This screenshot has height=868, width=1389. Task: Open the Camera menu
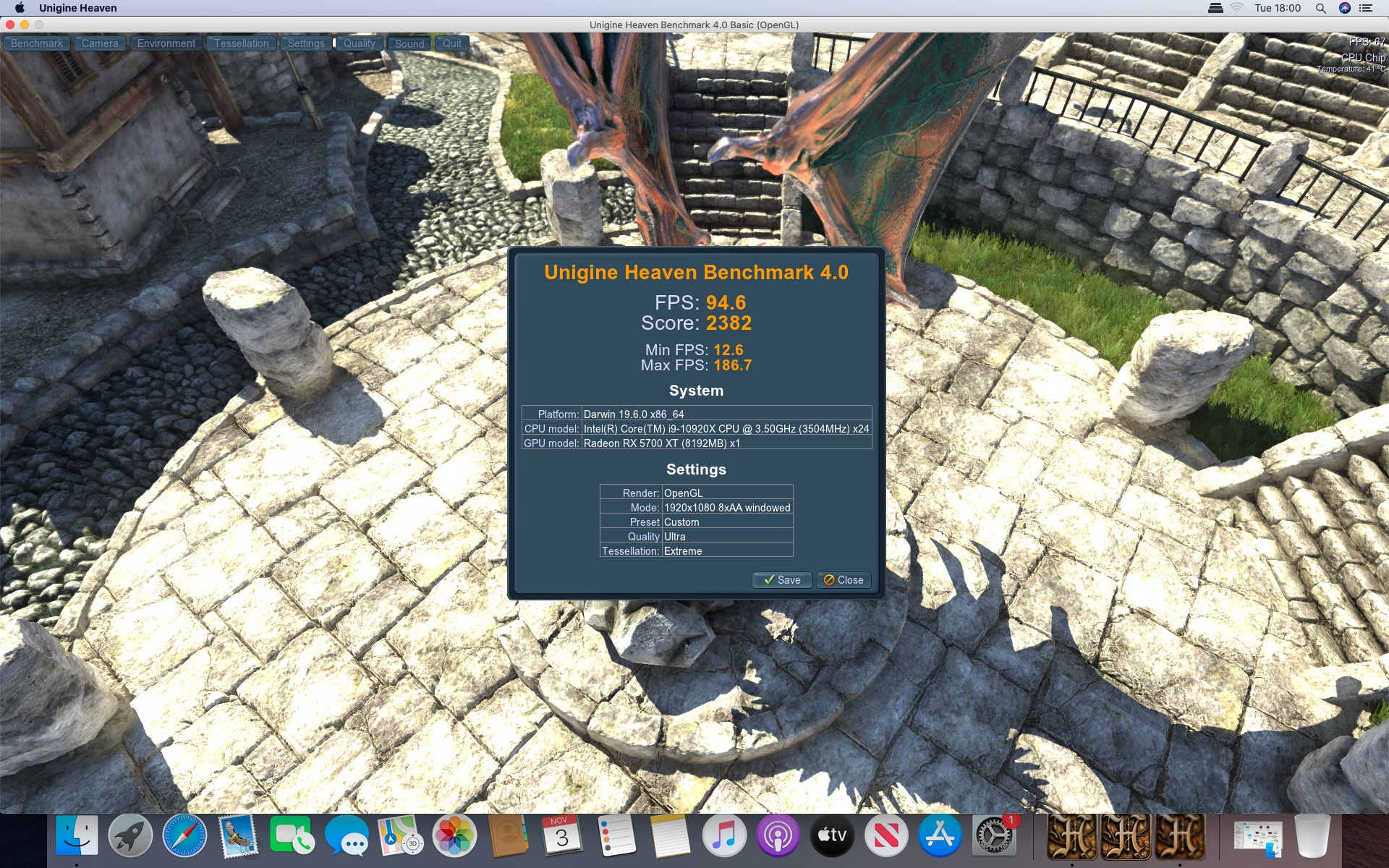click(x=100, y=43)
